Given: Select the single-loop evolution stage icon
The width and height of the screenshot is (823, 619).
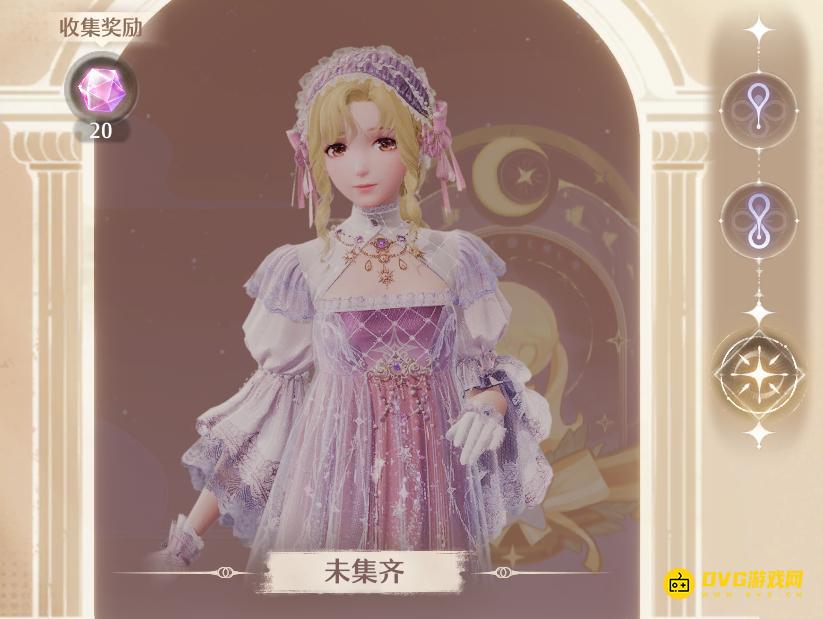Looking at the screenshot, I should click(x=759, y=108).
